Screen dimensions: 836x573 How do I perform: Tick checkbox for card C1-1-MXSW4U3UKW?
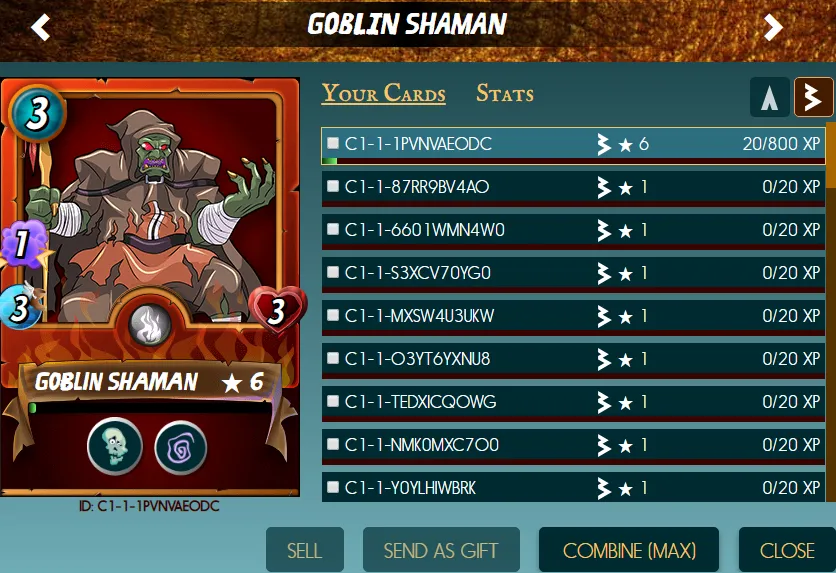click(333, 316)
